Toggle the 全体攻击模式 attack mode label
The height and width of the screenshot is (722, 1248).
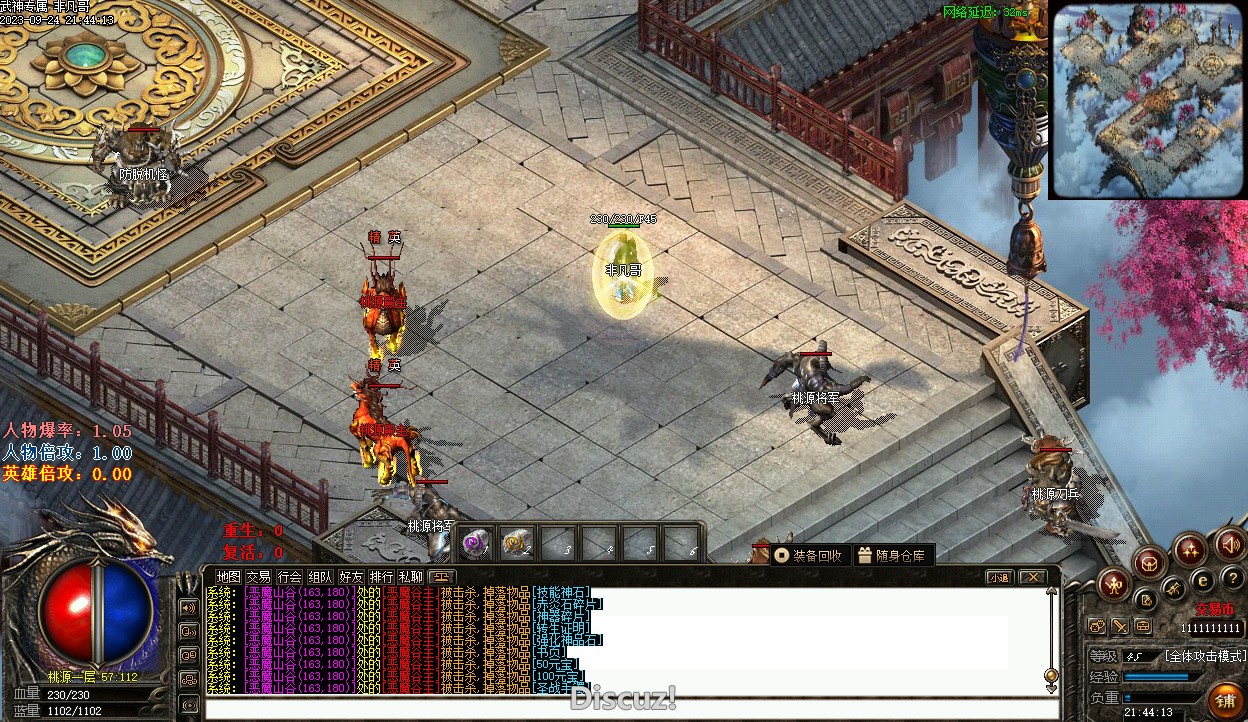1205,656
